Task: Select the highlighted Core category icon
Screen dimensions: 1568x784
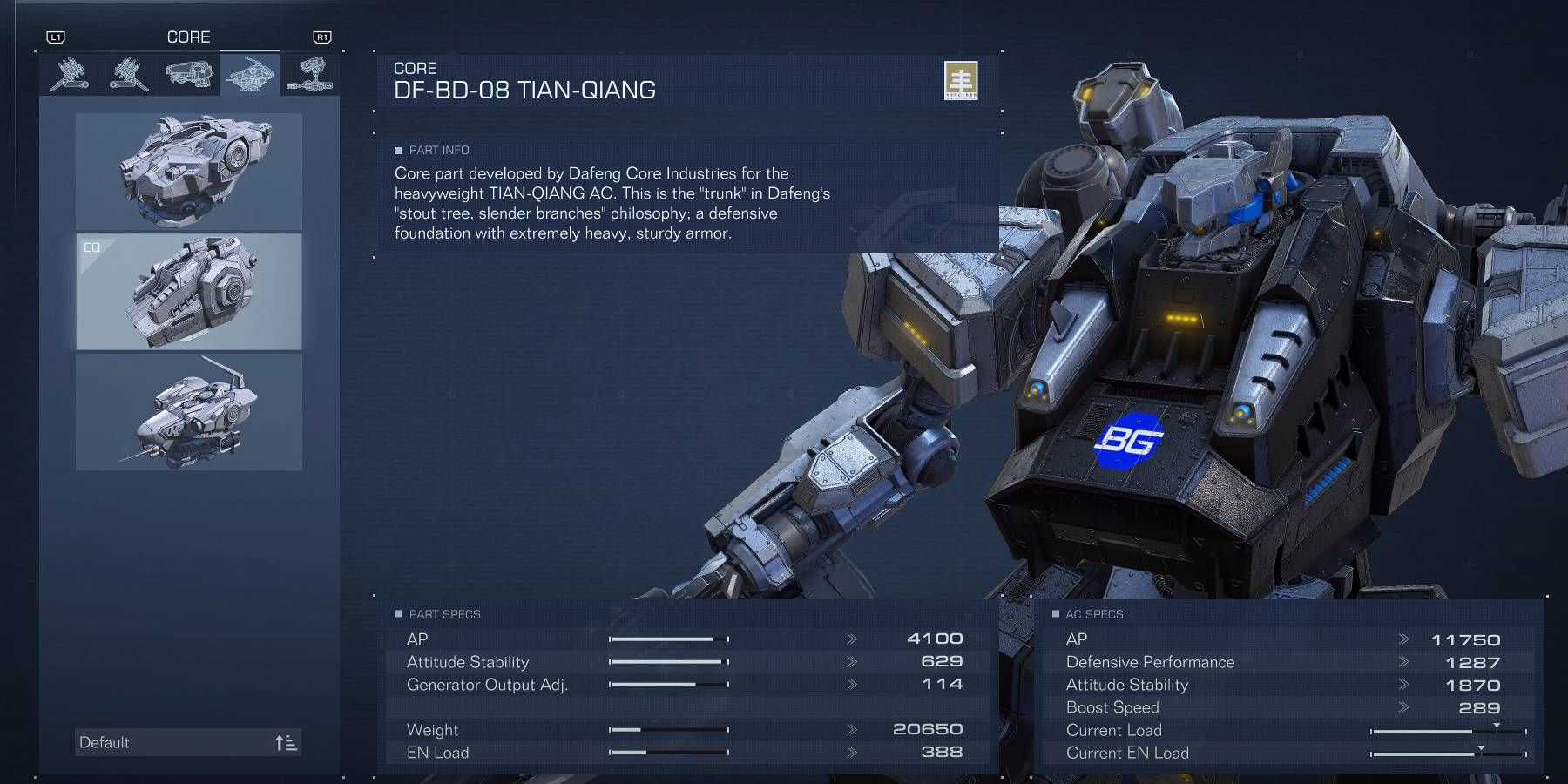Action: click(x=248, y=74)
